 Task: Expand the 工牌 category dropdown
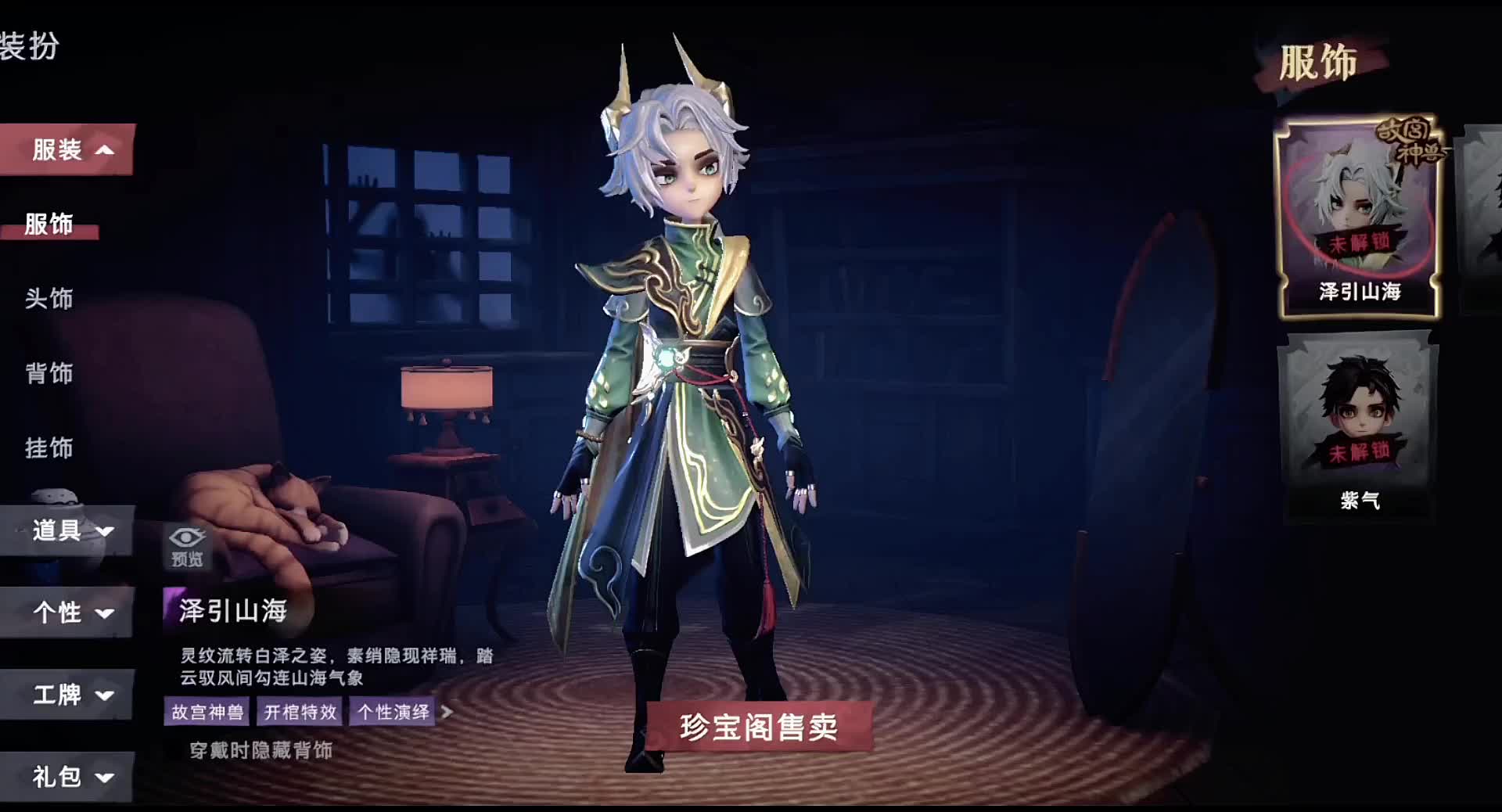pyautogui.click(x=69, y=695)
